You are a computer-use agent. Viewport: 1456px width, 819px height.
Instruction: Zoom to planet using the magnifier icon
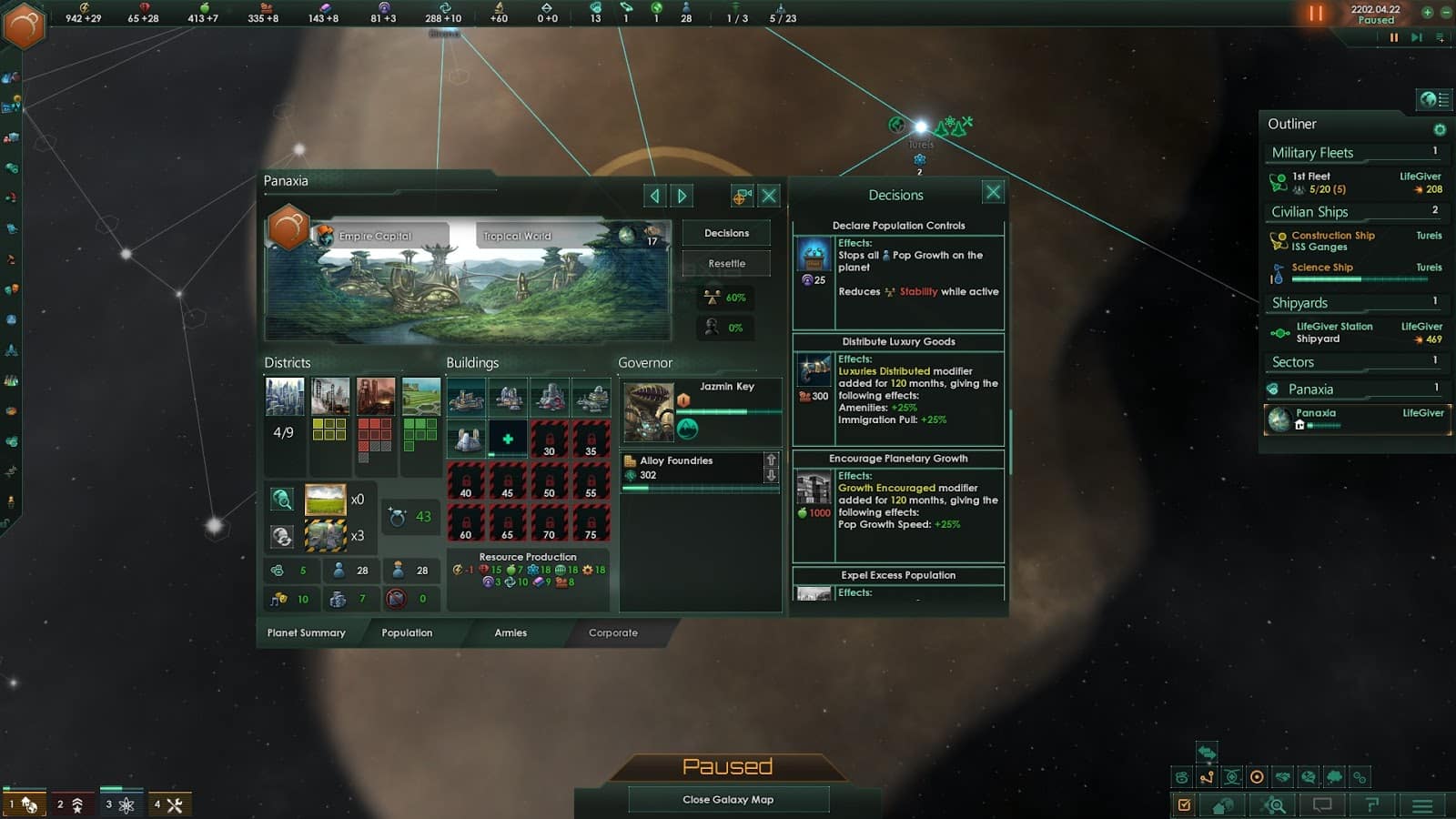pos(282,499)
